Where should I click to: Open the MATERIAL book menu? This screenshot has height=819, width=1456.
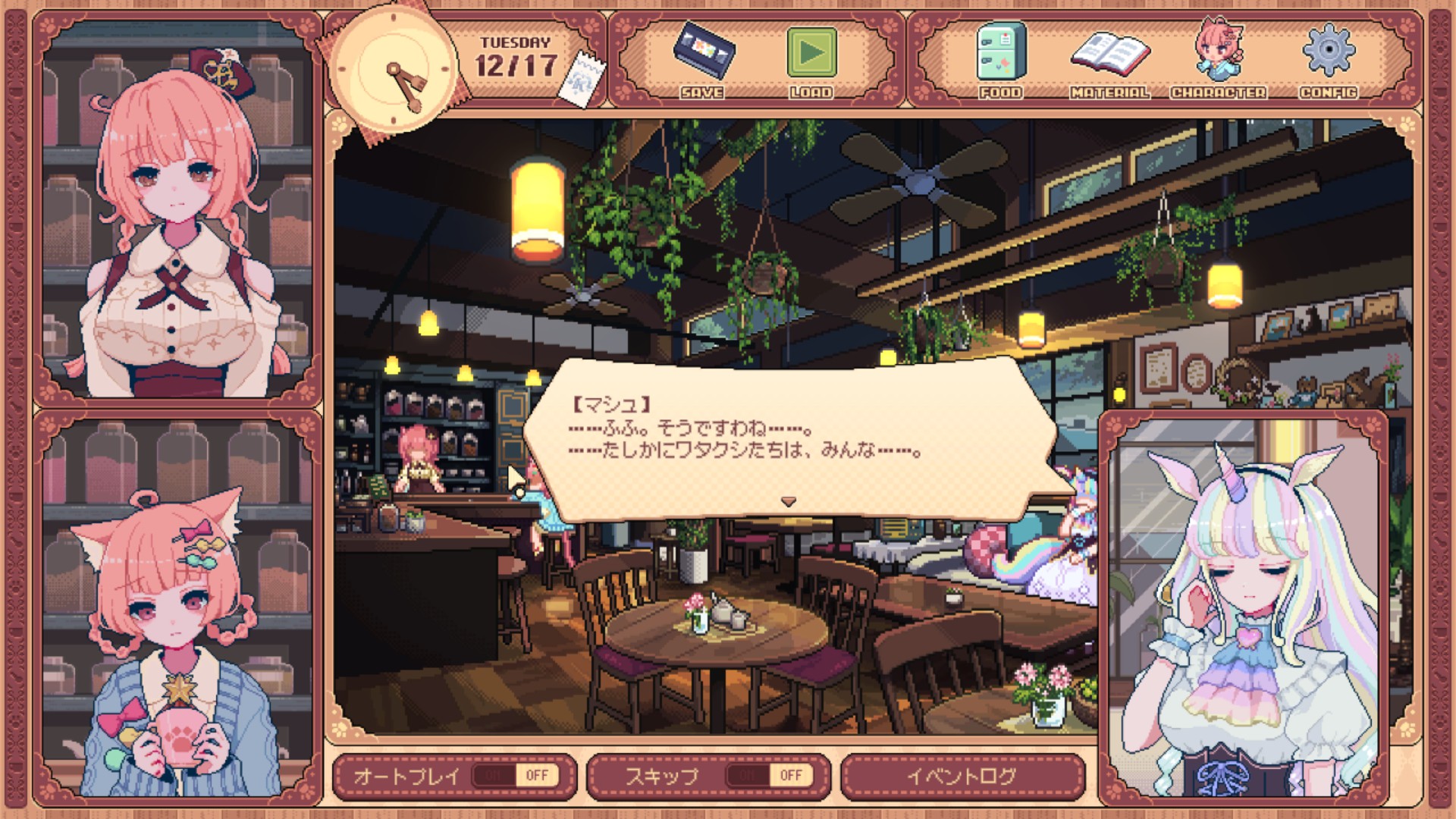[x=1109, y=61]
